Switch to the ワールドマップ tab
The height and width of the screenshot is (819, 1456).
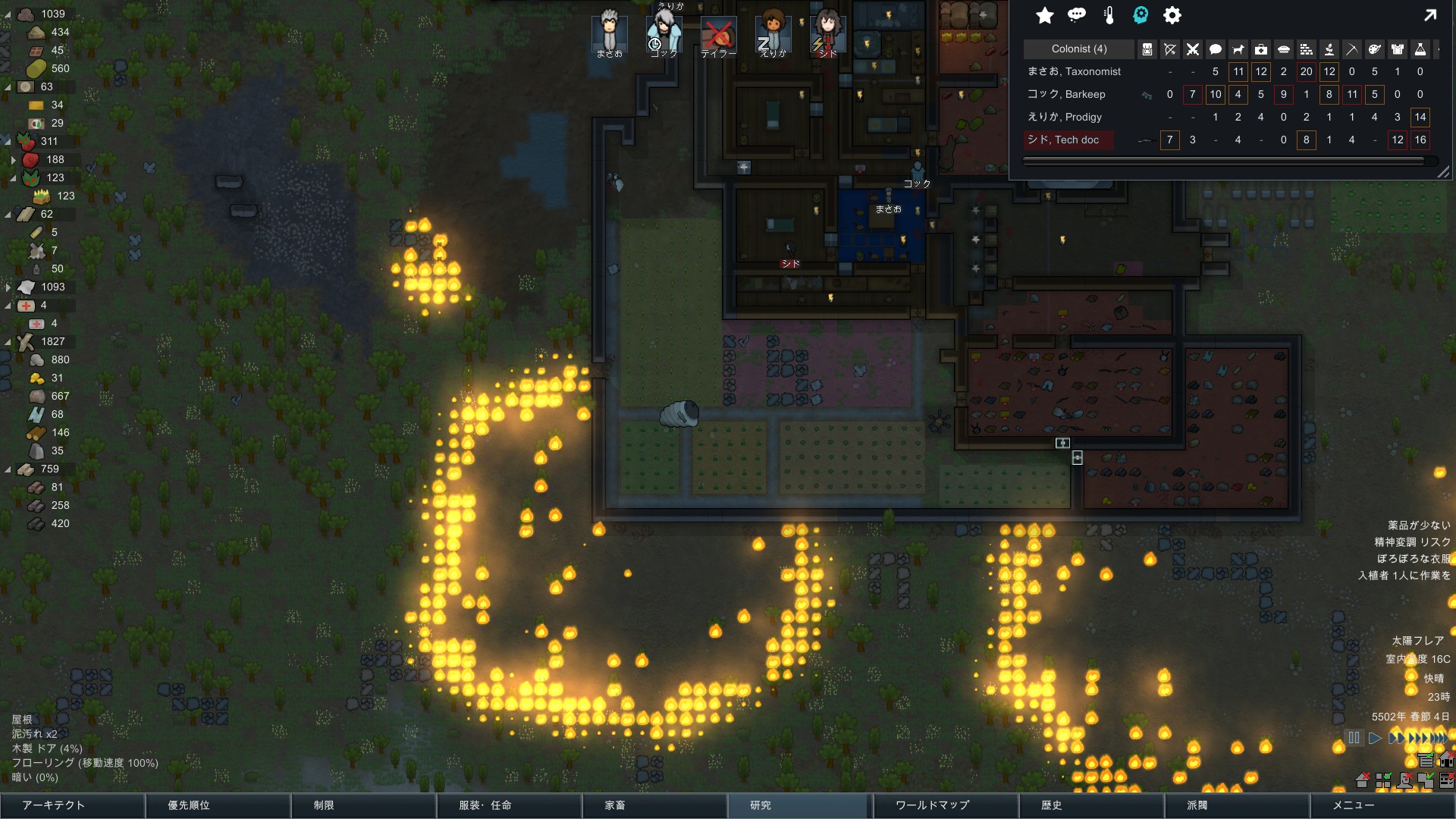[x=946, y=805]
